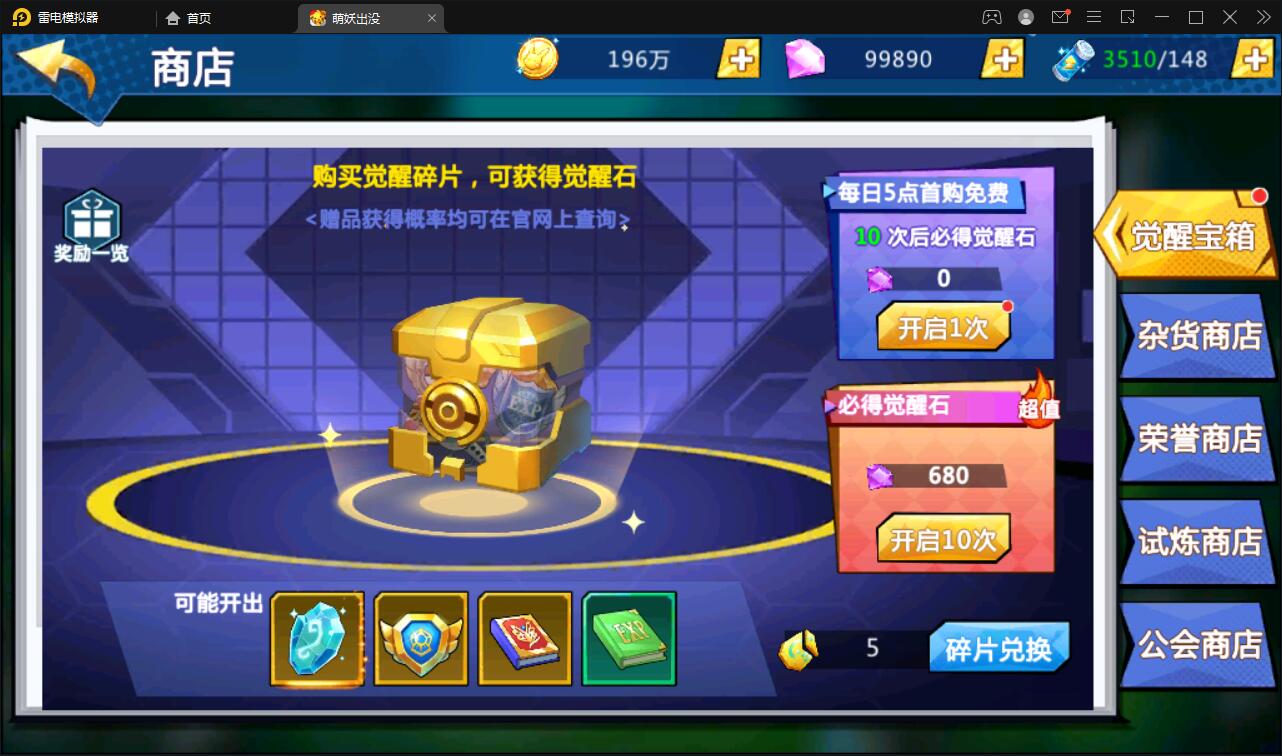Add gems via the plus button
Viewport: 1282px width, 756px height.
1003,59
